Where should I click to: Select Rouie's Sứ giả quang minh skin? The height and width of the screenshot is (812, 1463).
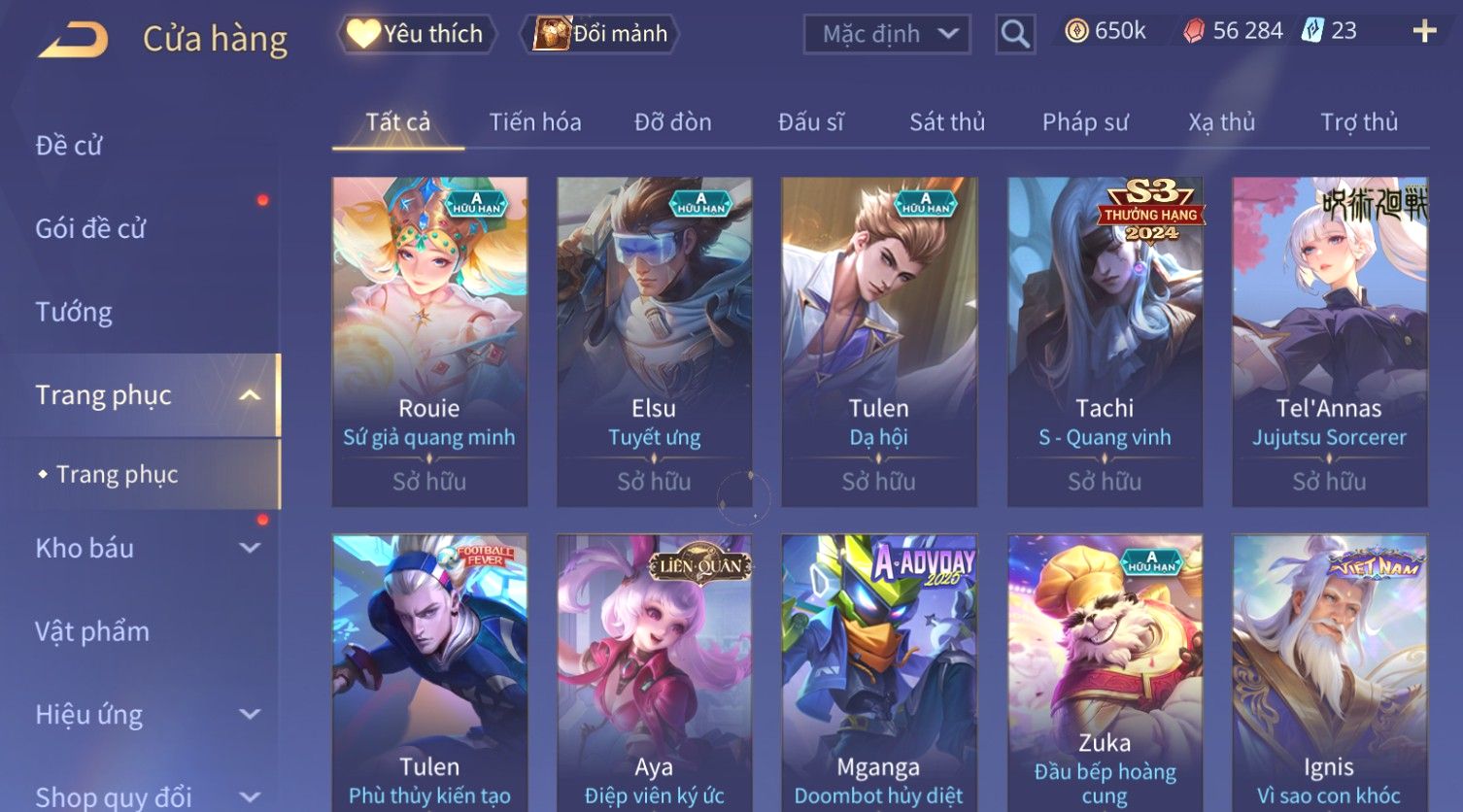pyautogui.click(x=429, y=340)
